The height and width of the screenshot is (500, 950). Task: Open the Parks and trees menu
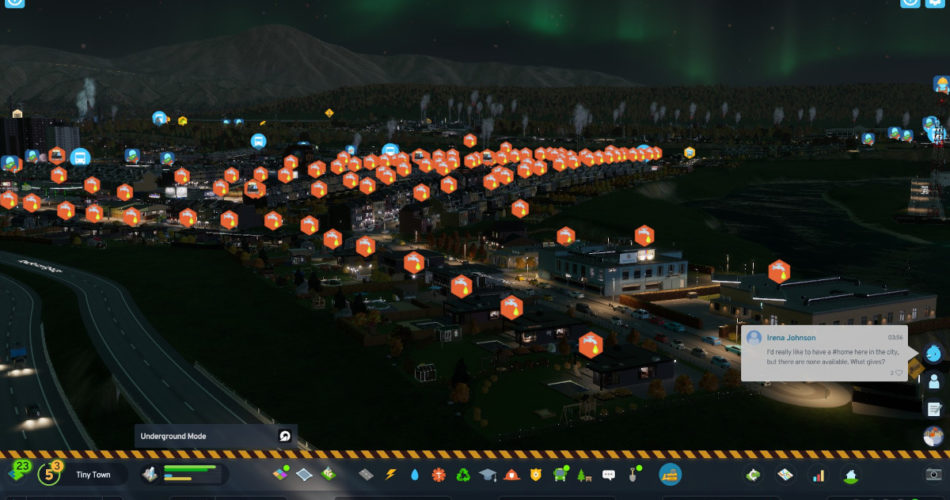584,474
